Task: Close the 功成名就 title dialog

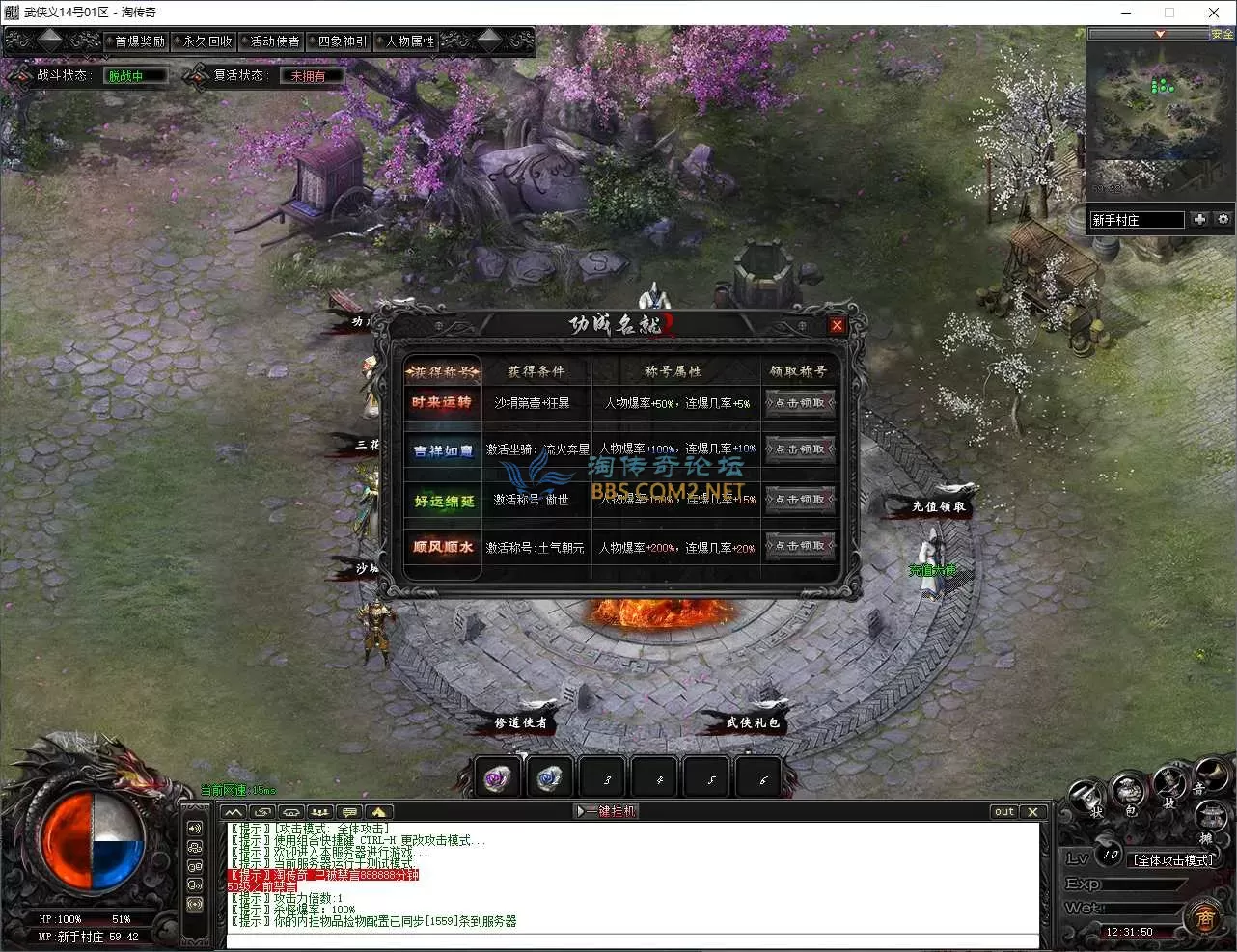Action: pyautogui.click(x=837, y=326)
